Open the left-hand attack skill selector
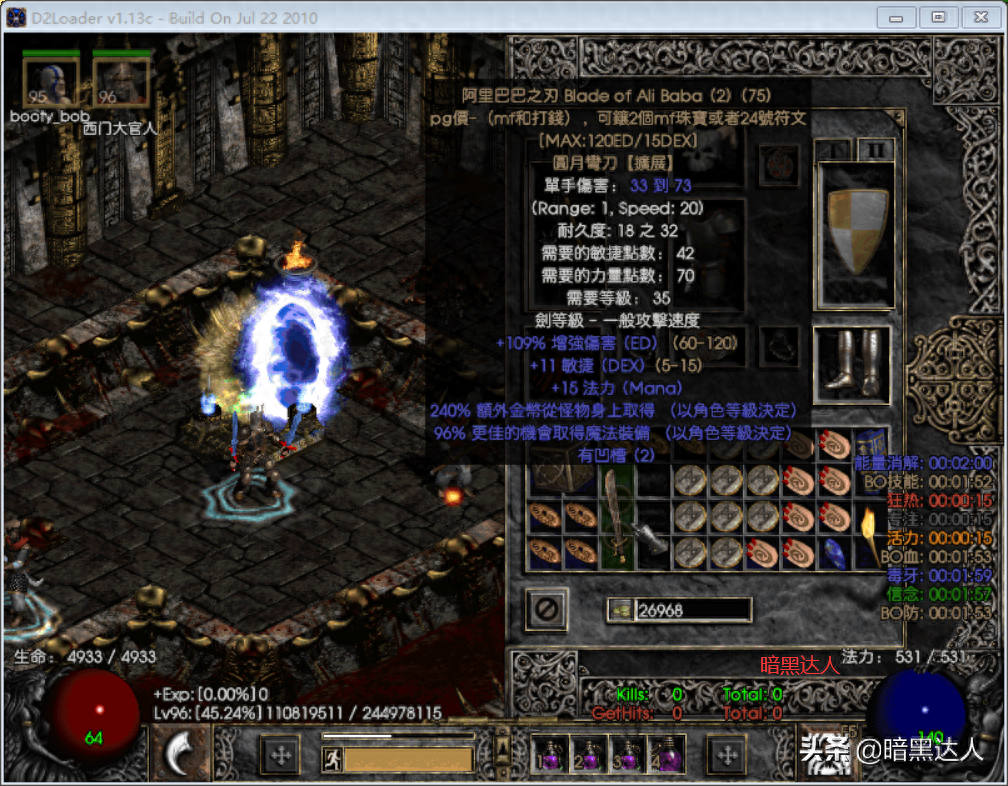Viewport: 1008px width, 786px height. point(180,752)
